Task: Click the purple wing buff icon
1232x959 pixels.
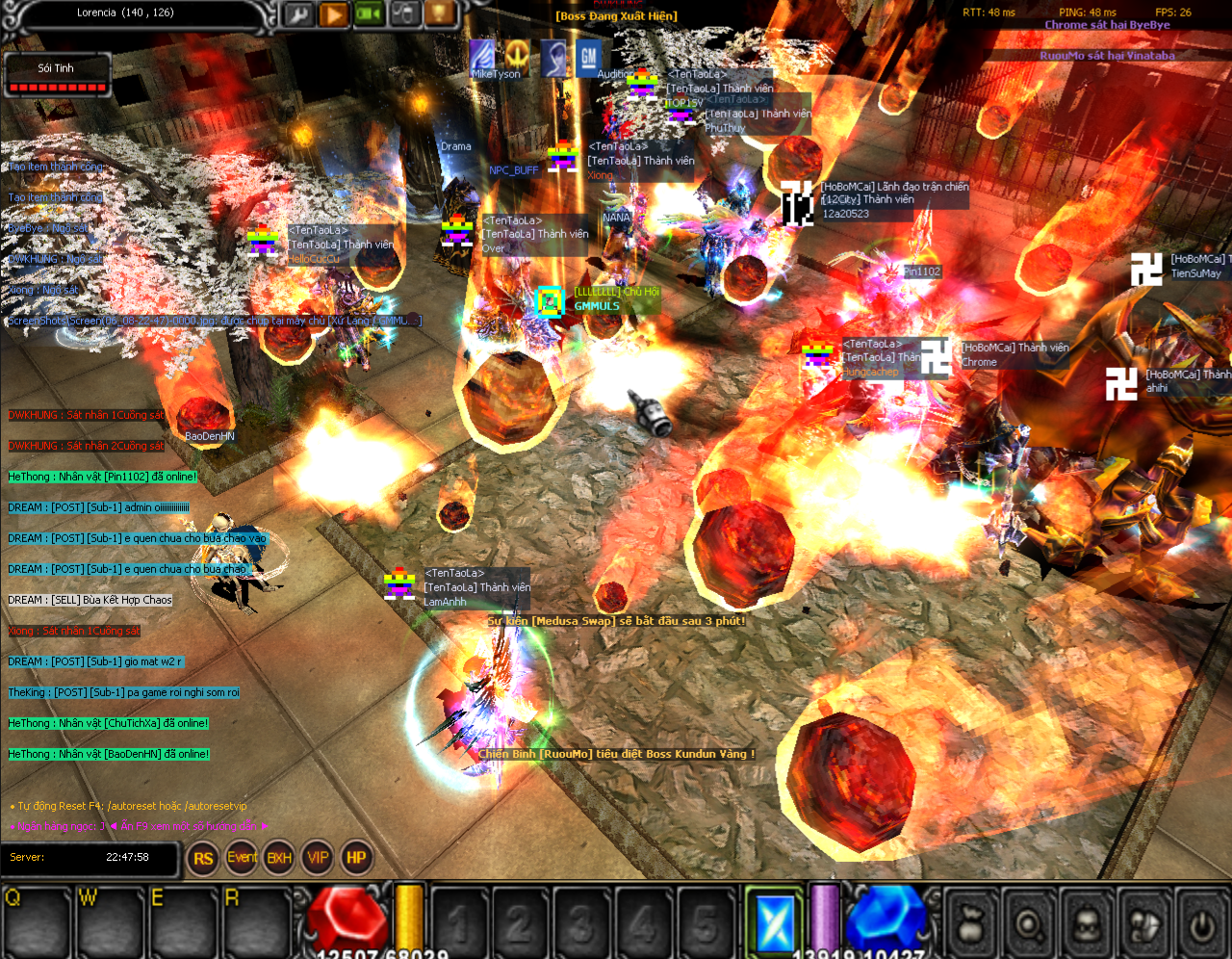Action: 481,56
